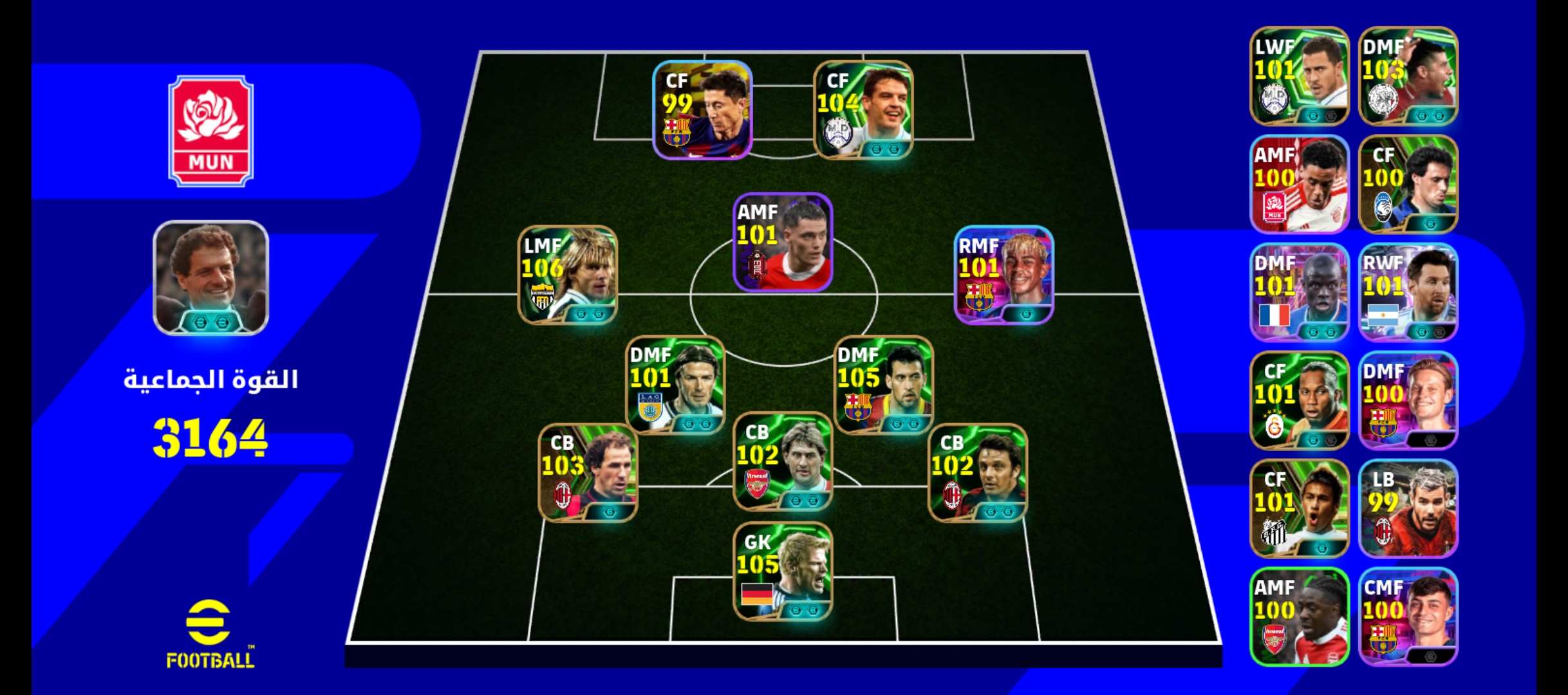Viewport: 1568px width, 695px height.
Task: Choose the DMF 100 Barcelona substitute card
Action: tap(1408, 400)
